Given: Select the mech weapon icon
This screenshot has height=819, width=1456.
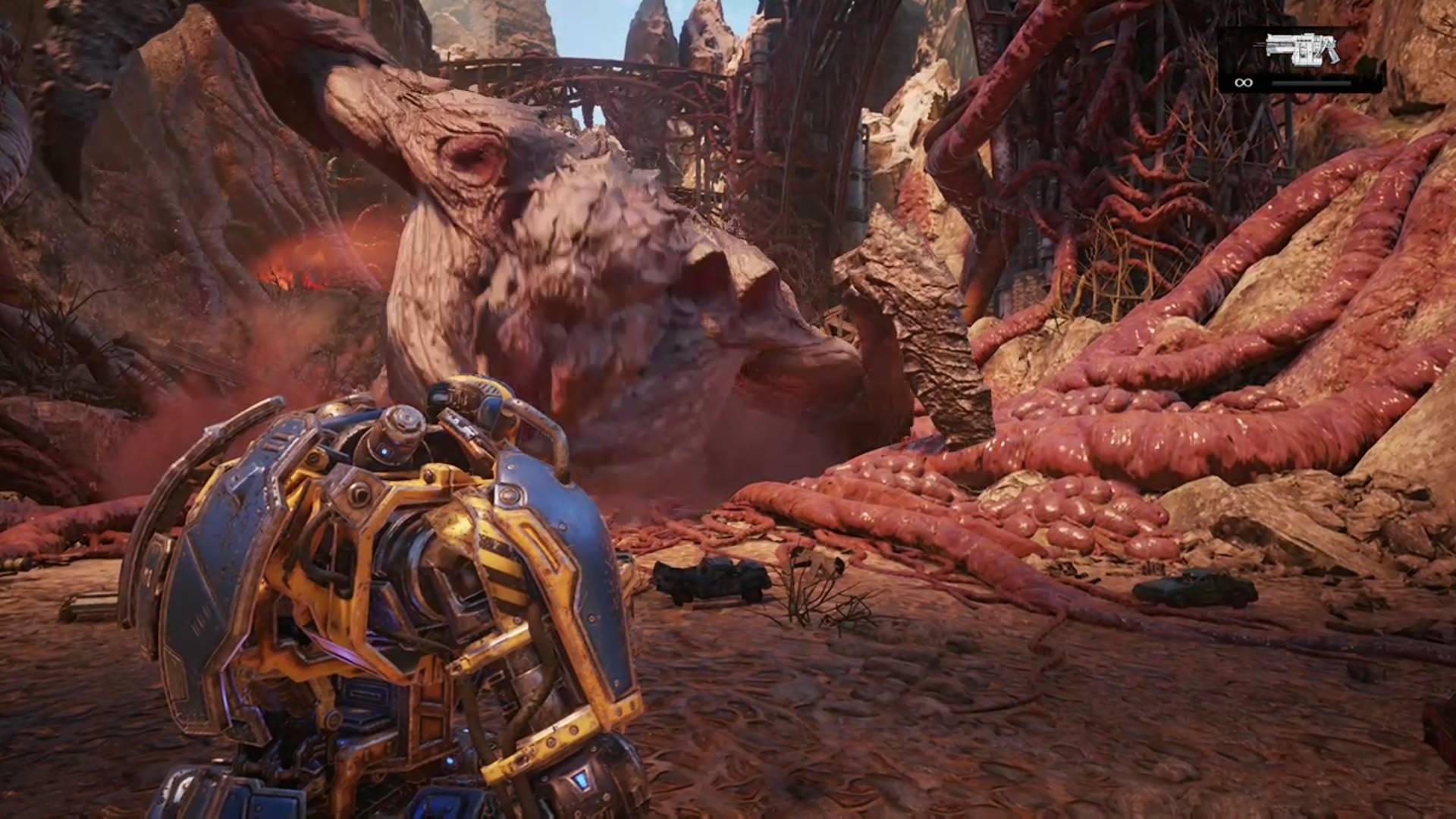Looking at the screenshot, I should 1302,50.
